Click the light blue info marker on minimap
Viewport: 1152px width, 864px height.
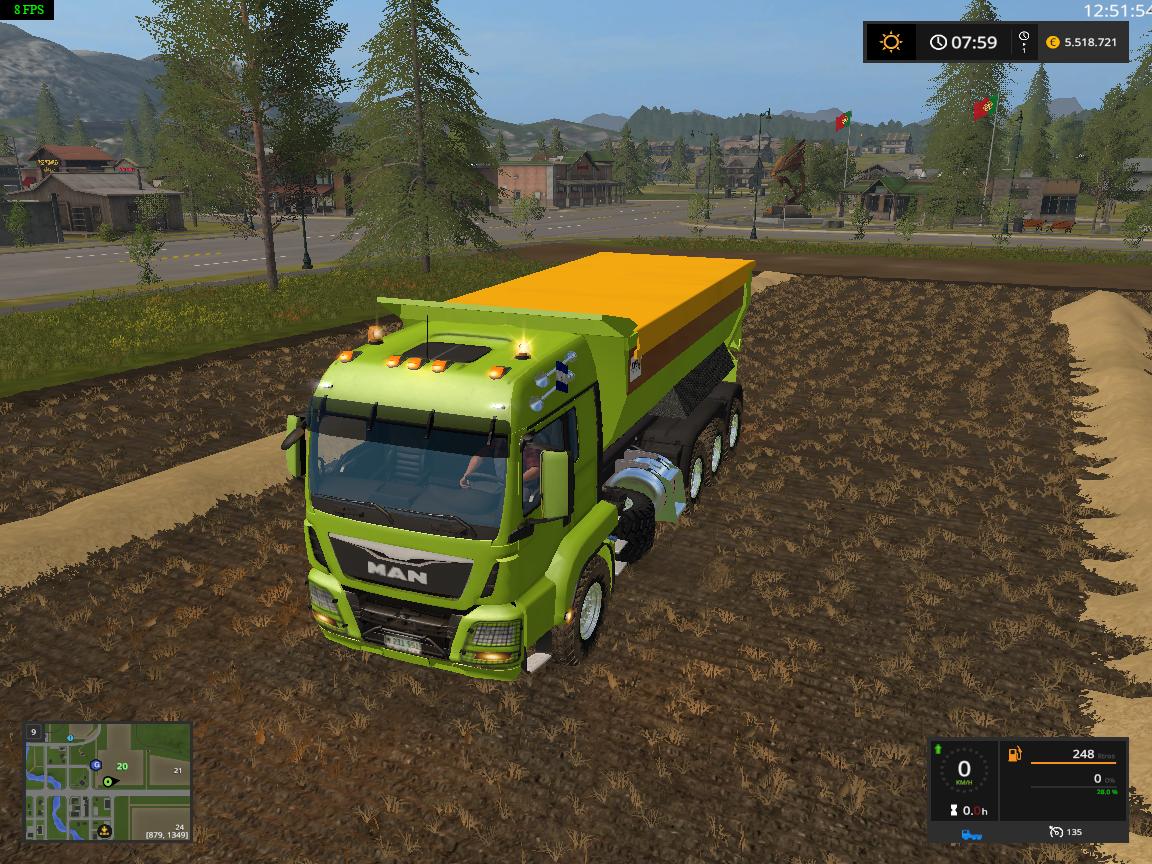tap(69, 736)
